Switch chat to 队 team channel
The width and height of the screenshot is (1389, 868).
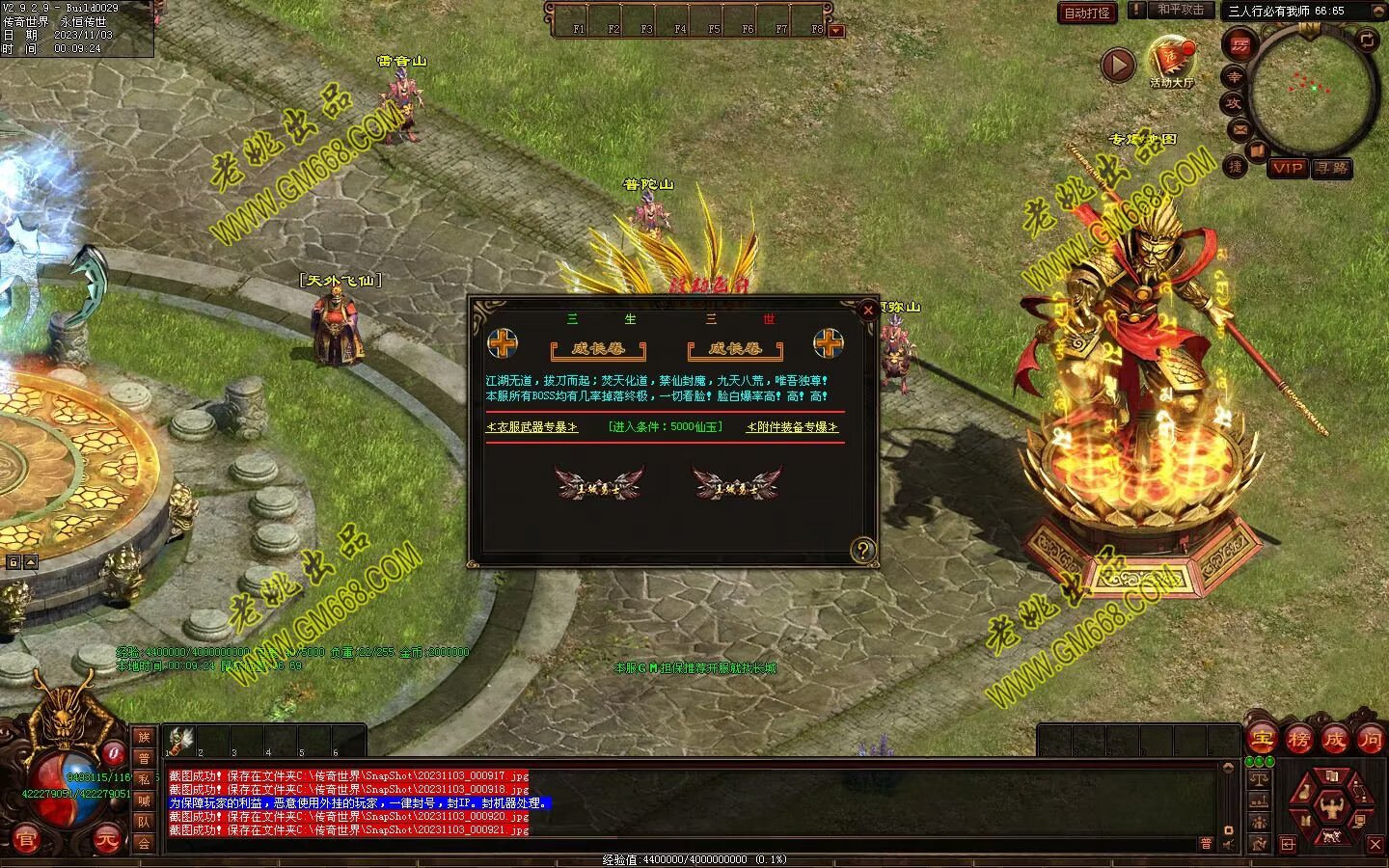pyautogui.click(x=144, y=822)
